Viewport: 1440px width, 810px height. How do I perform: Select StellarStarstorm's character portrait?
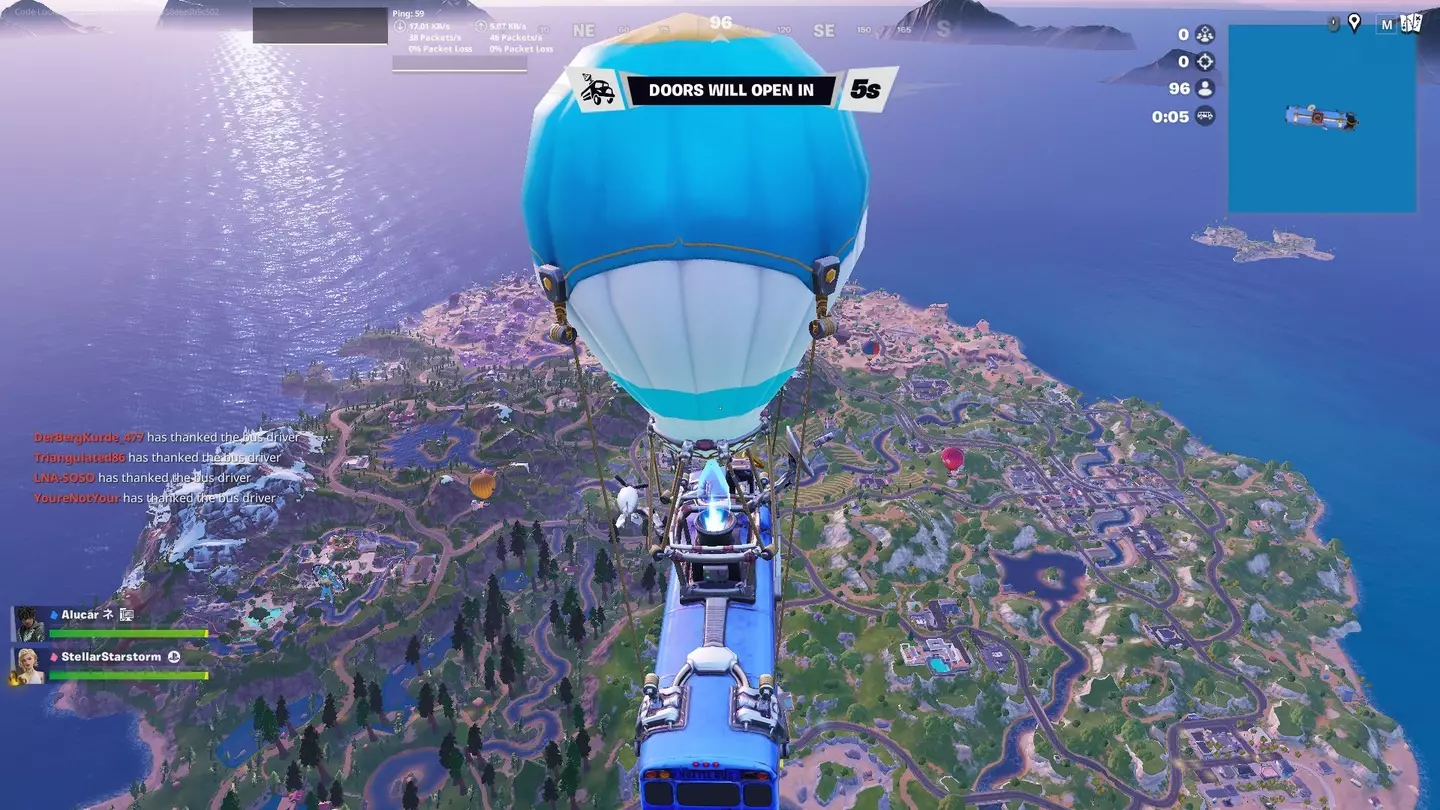pyautogui.click(x=29, y=668)
